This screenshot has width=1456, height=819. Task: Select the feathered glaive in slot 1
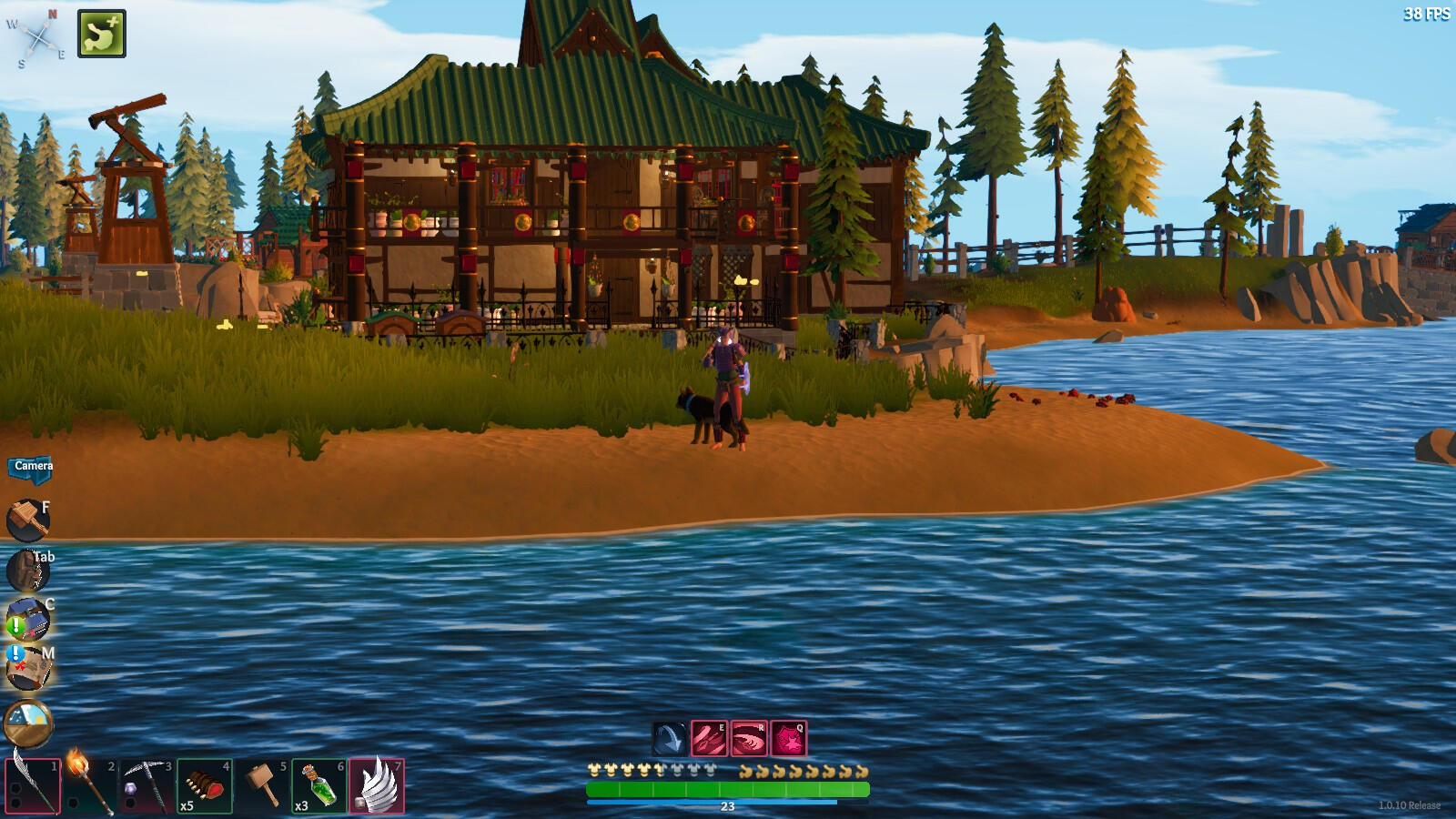point(33,785)
